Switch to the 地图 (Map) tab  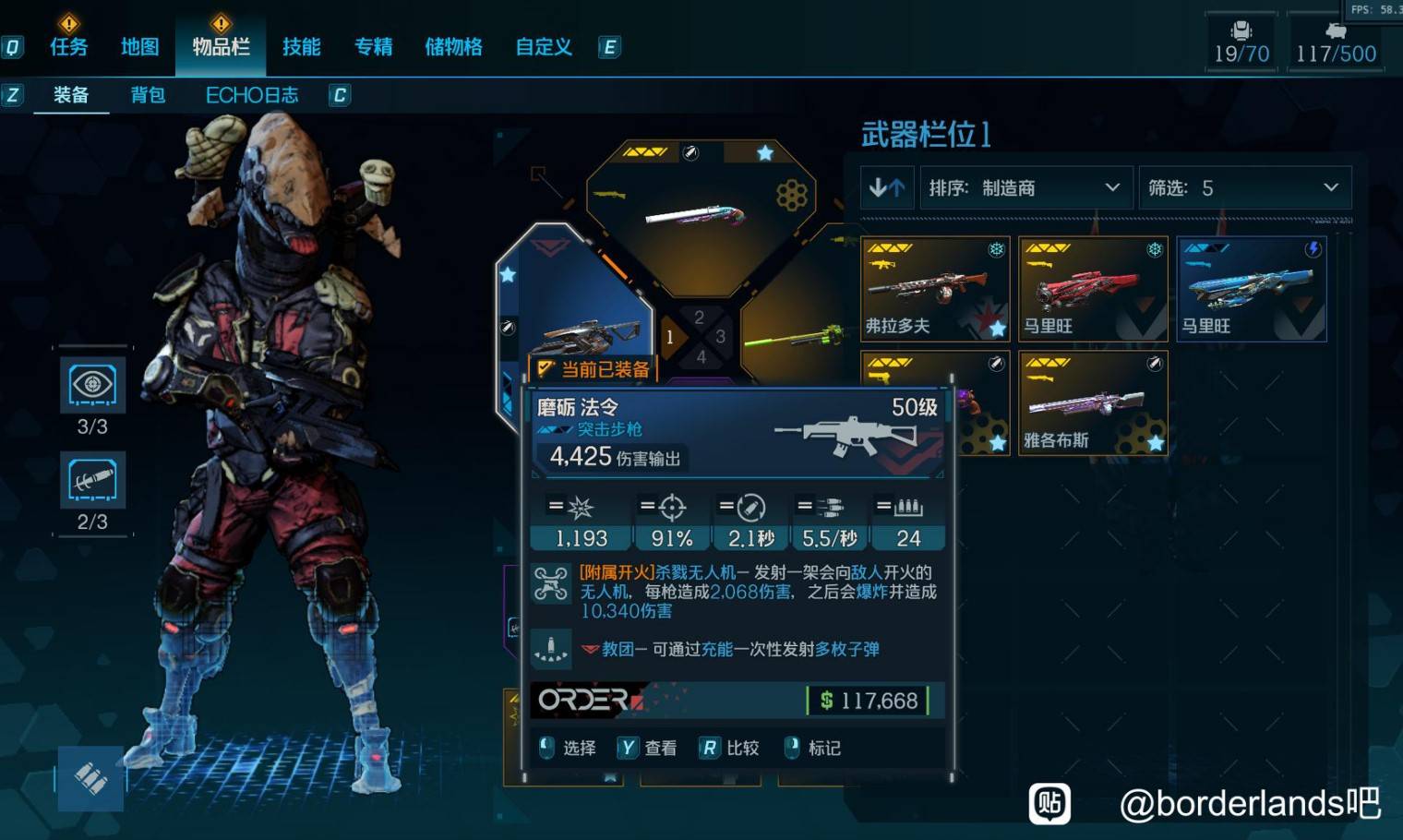pos(140,46)
